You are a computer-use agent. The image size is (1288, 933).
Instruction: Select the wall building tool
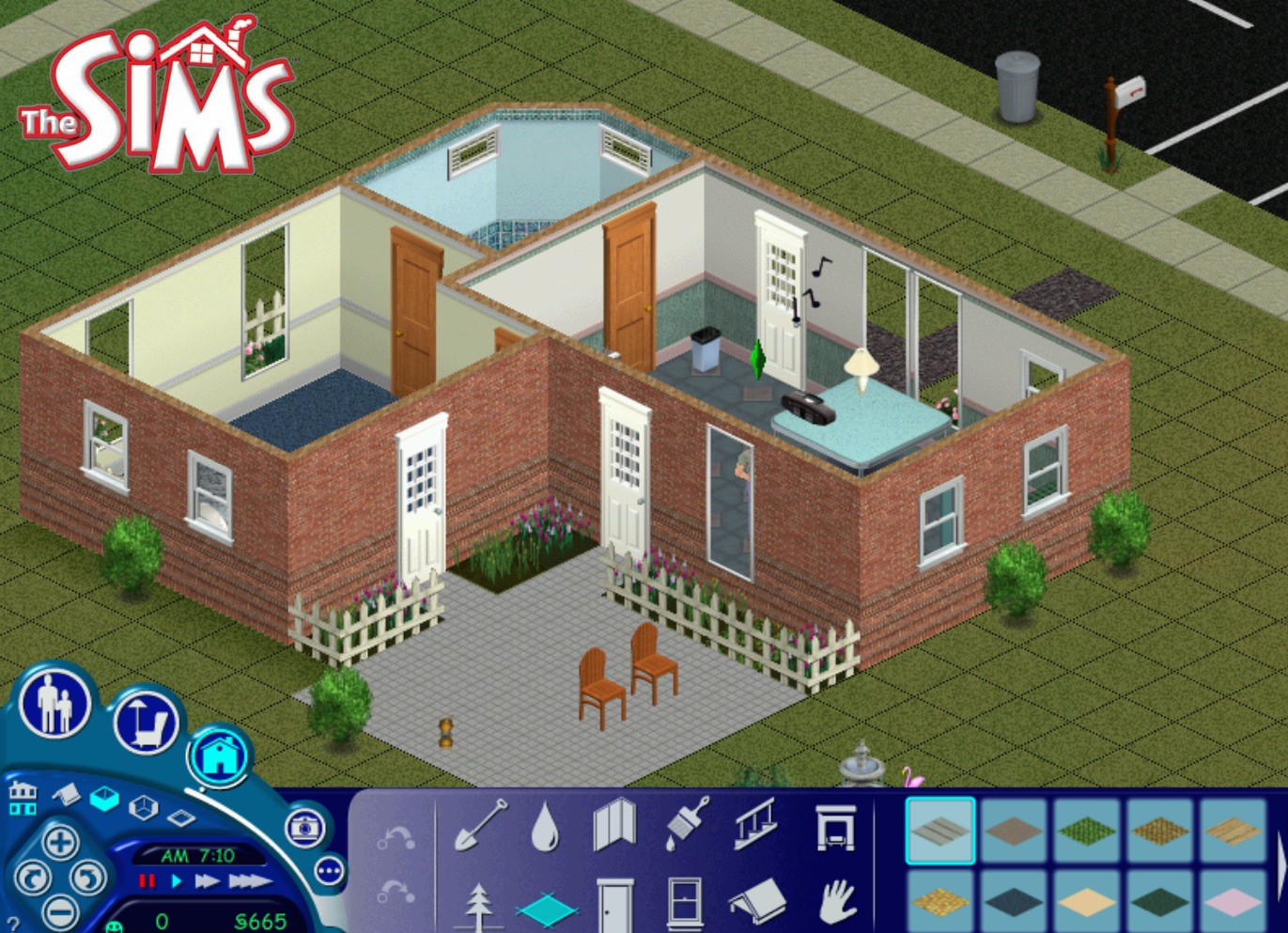(614, 825)
